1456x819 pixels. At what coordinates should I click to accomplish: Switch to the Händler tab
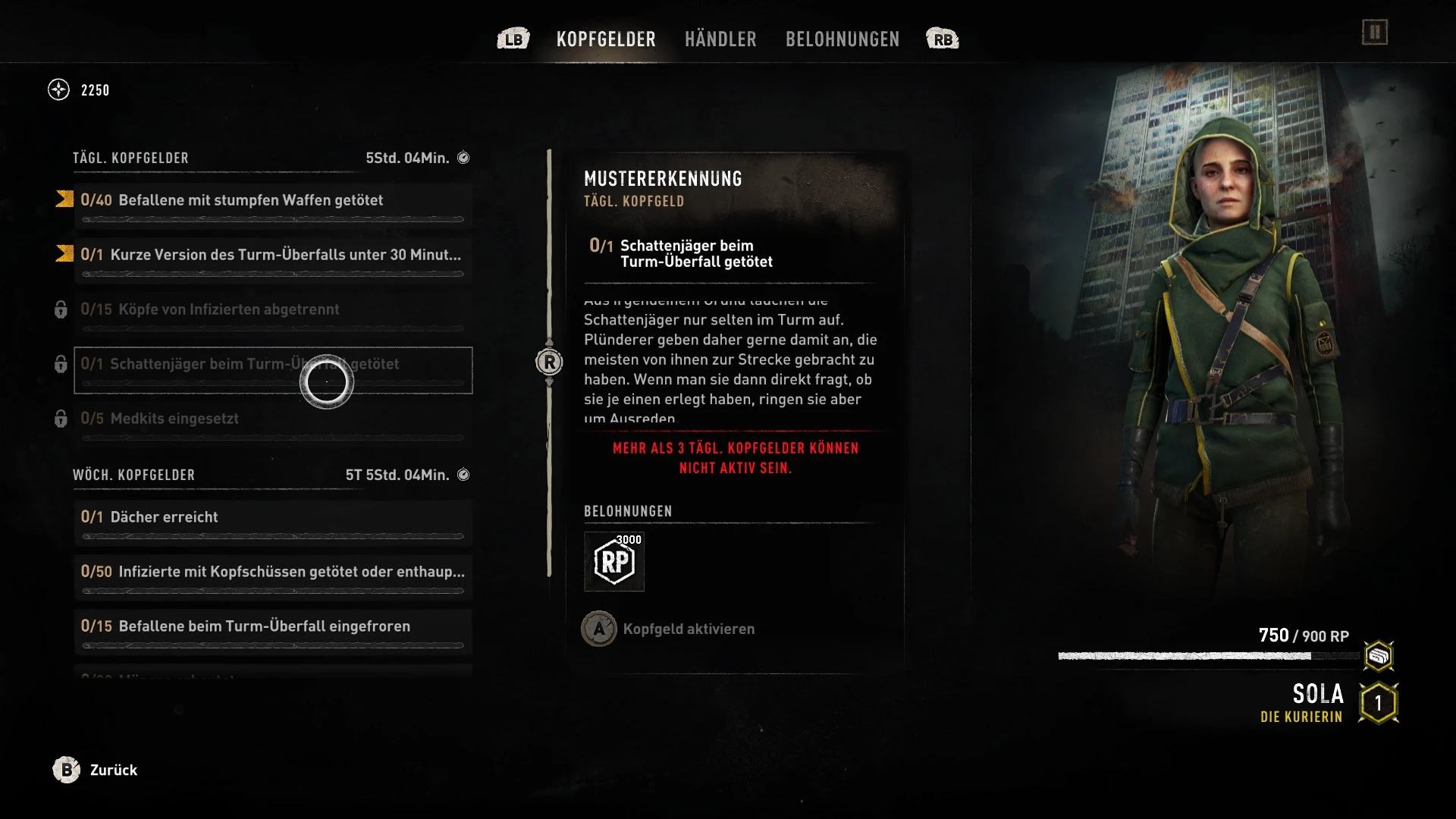[720, 39]
